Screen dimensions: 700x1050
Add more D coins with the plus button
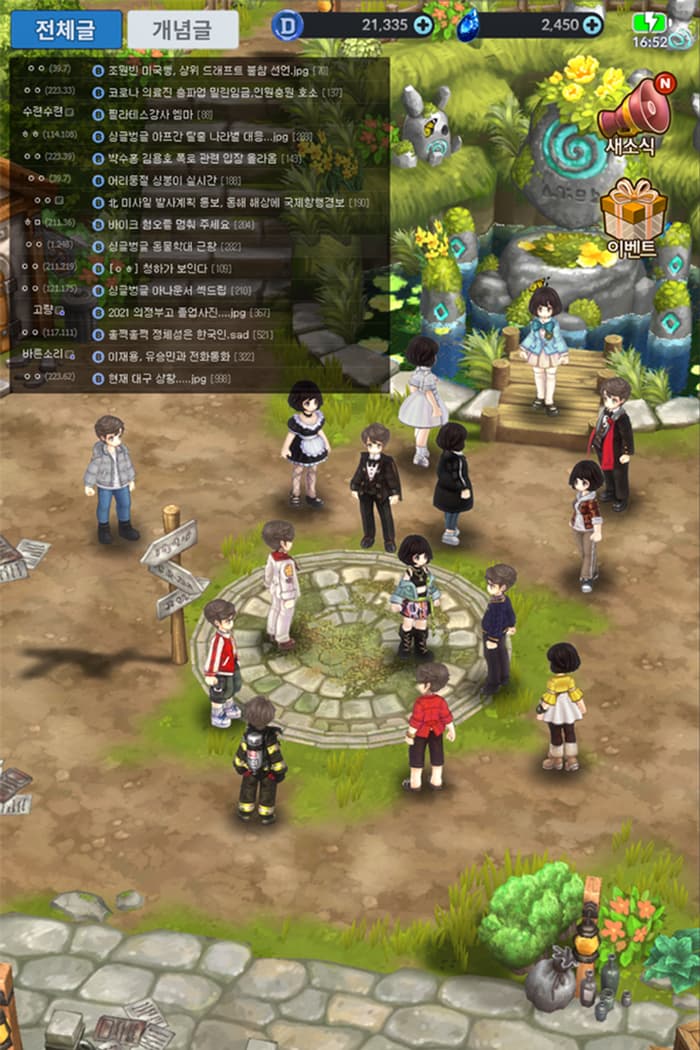[423, 25]
